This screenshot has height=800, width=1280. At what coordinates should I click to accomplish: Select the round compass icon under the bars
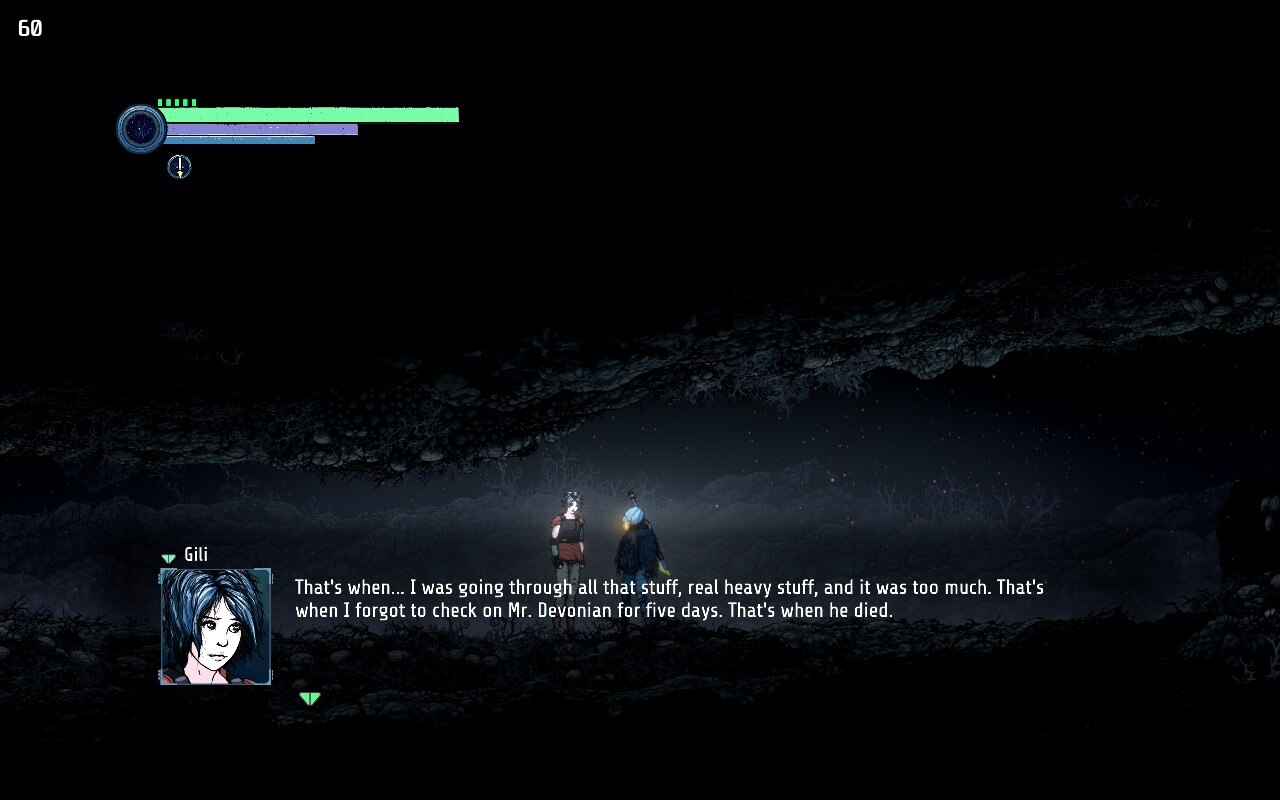tap(179, 167)
